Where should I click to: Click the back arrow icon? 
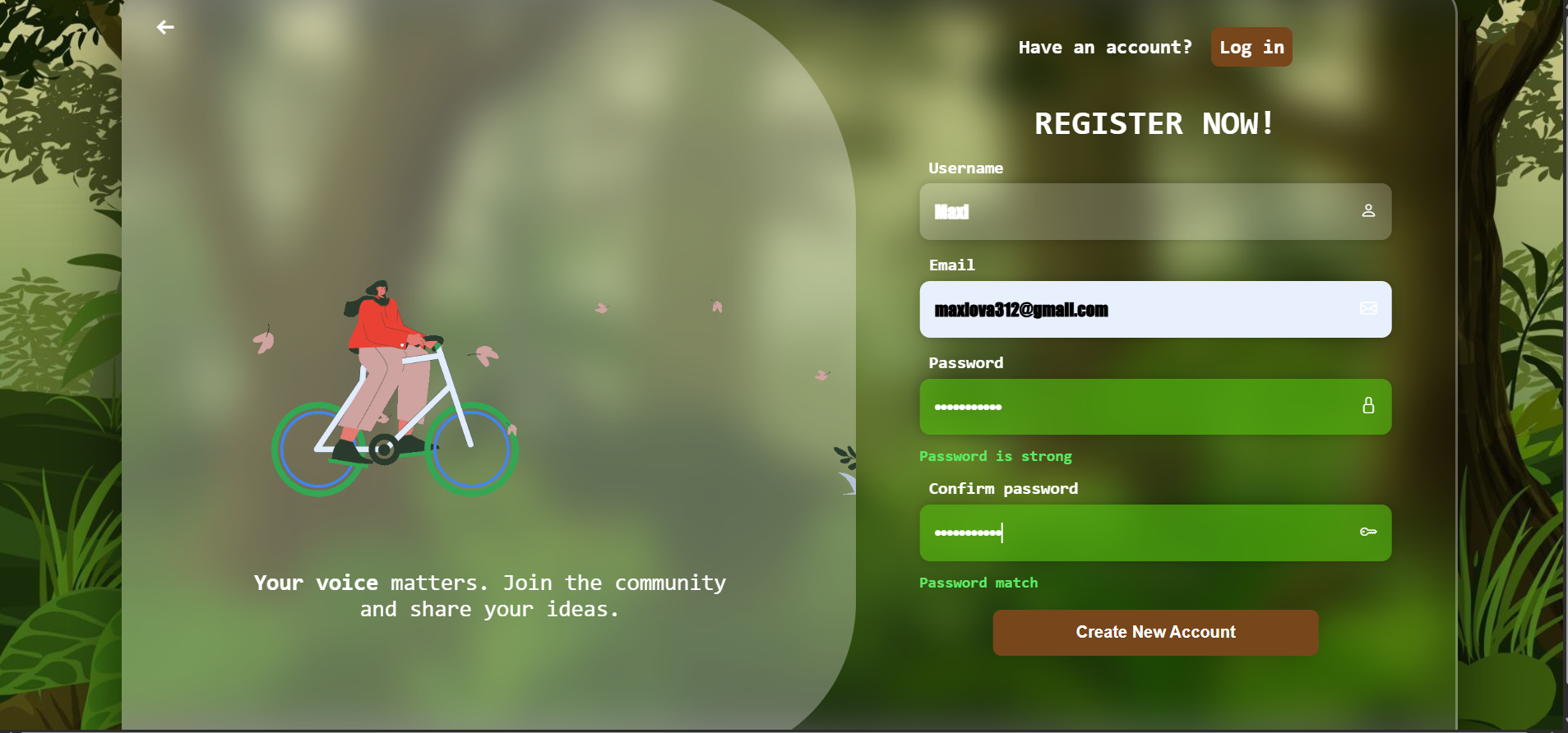(x=165, y=27)
